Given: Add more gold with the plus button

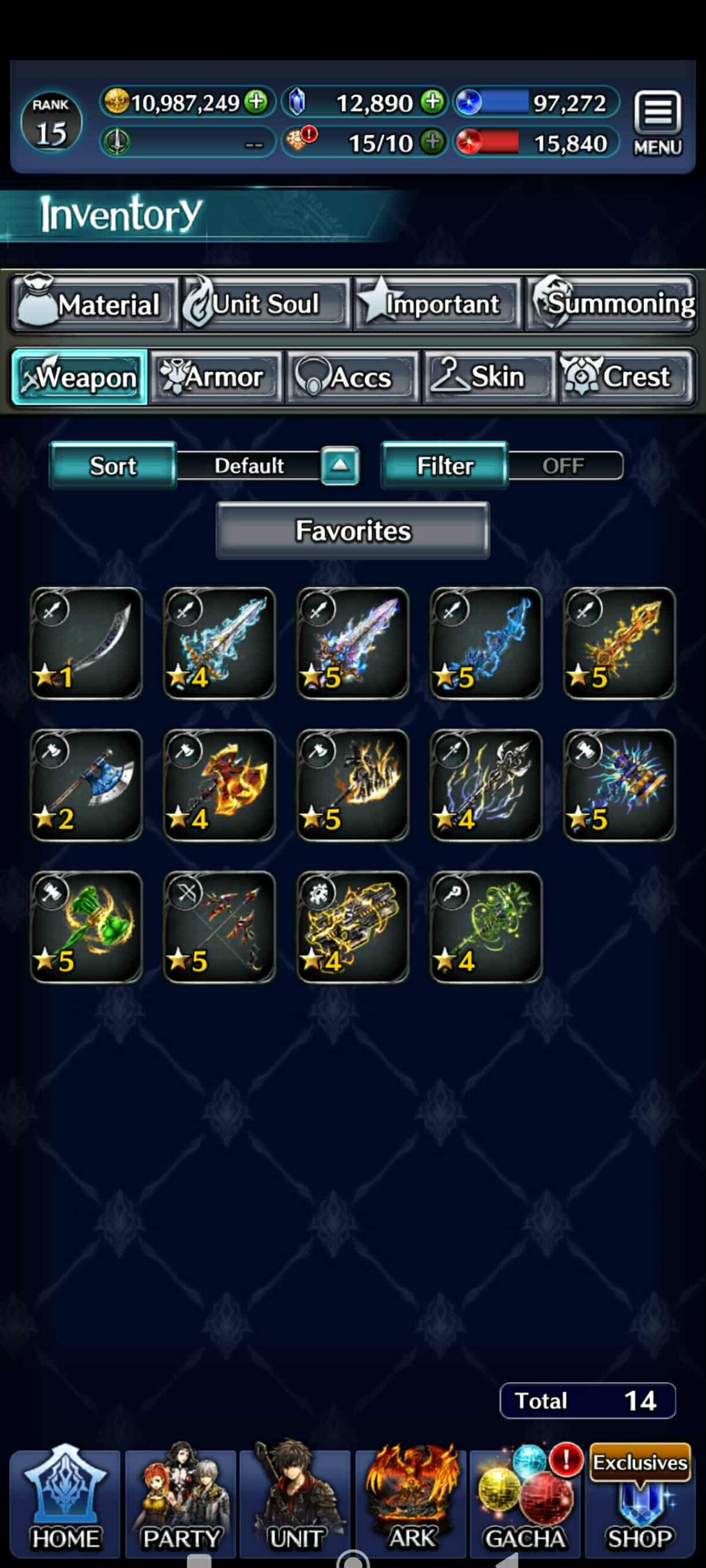Looking at the screenshot, I should click(x=256, y=102).
